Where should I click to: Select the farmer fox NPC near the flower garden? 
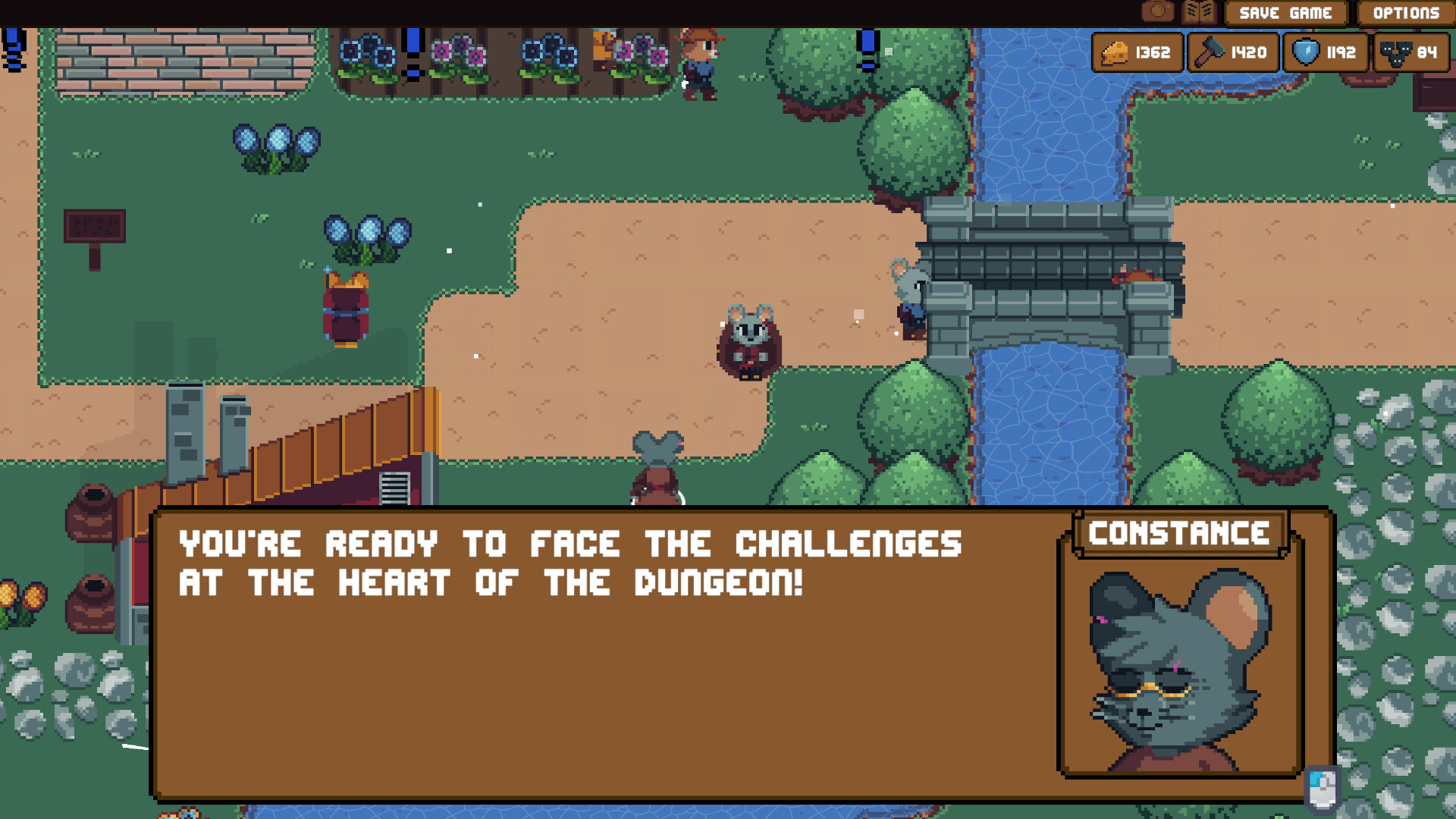[x=699, y=64]
